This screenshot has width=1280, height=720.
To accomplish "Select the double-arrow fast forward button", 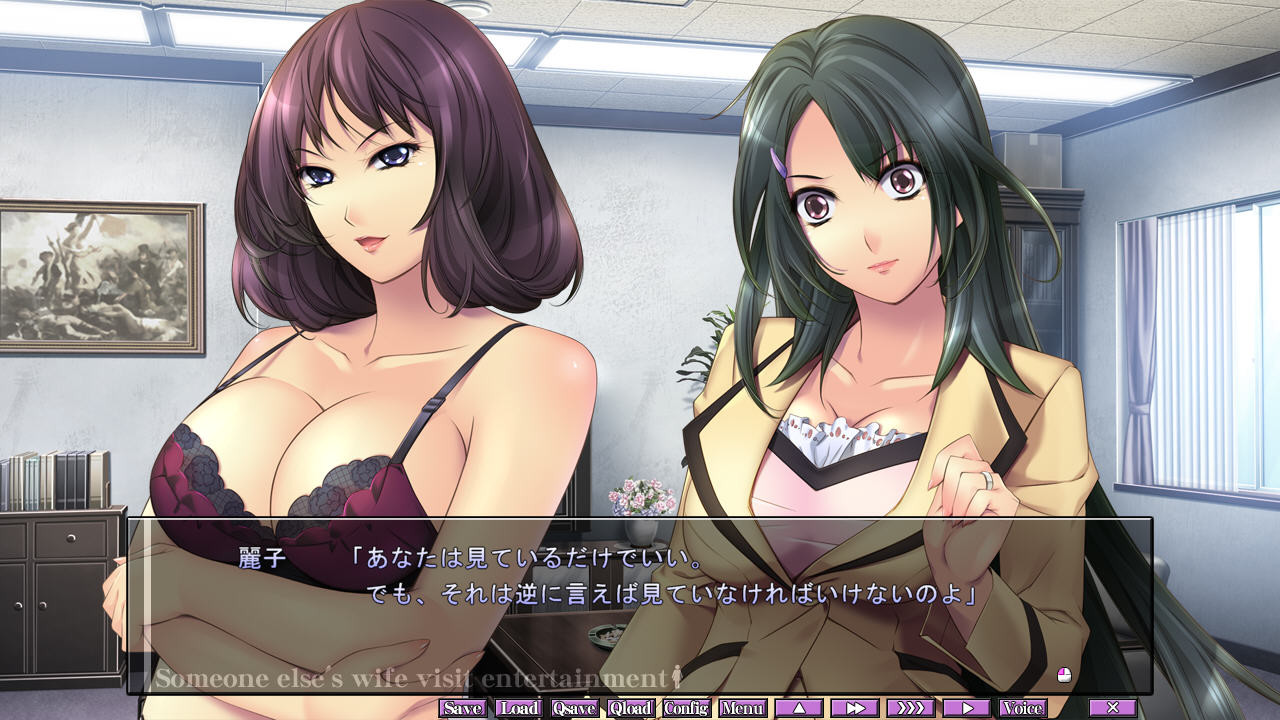I will (x=855, y=708).
